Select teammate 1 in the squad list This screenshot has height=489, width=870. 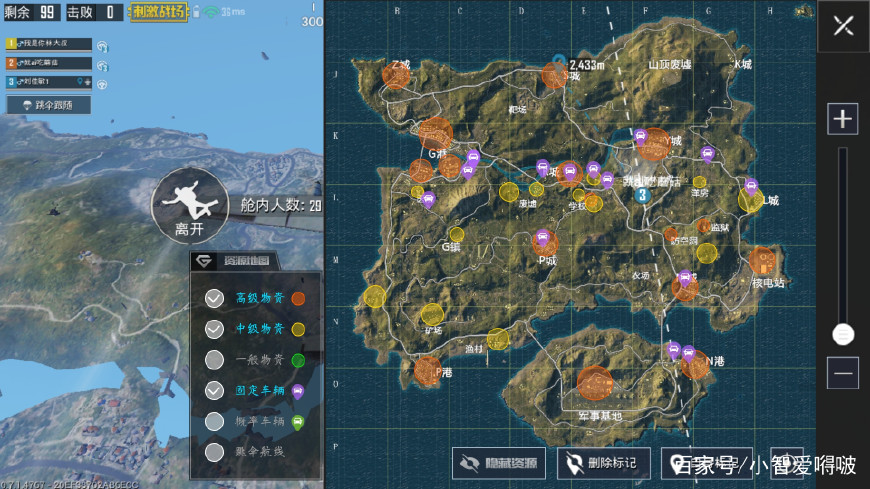click(50, 44)
